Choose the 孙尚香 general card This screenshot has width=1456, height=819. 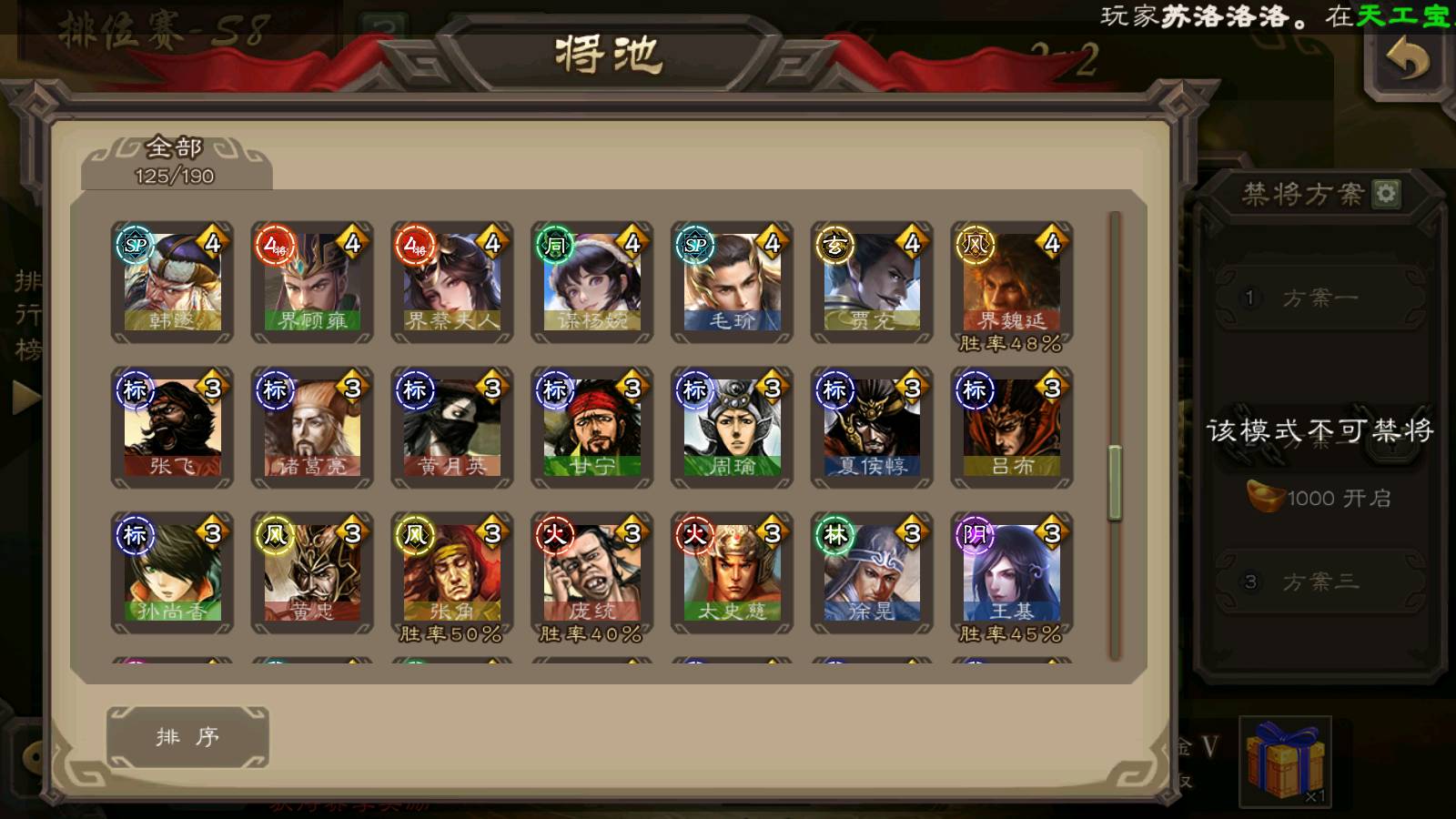(172, 572)
